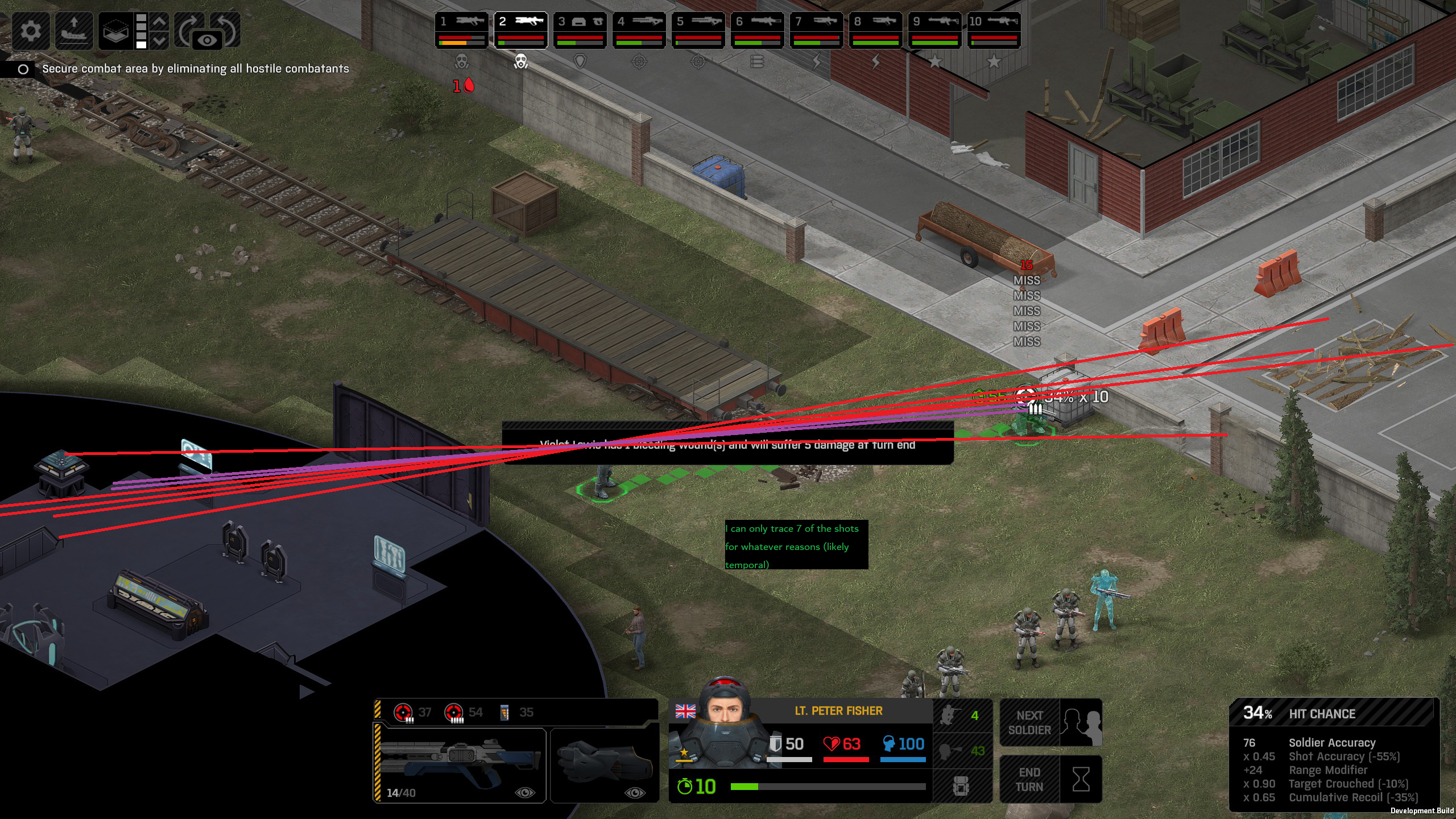End the current turn
The width and height of the screenshot is (1456, 819).
click(x=1051, y=779)
